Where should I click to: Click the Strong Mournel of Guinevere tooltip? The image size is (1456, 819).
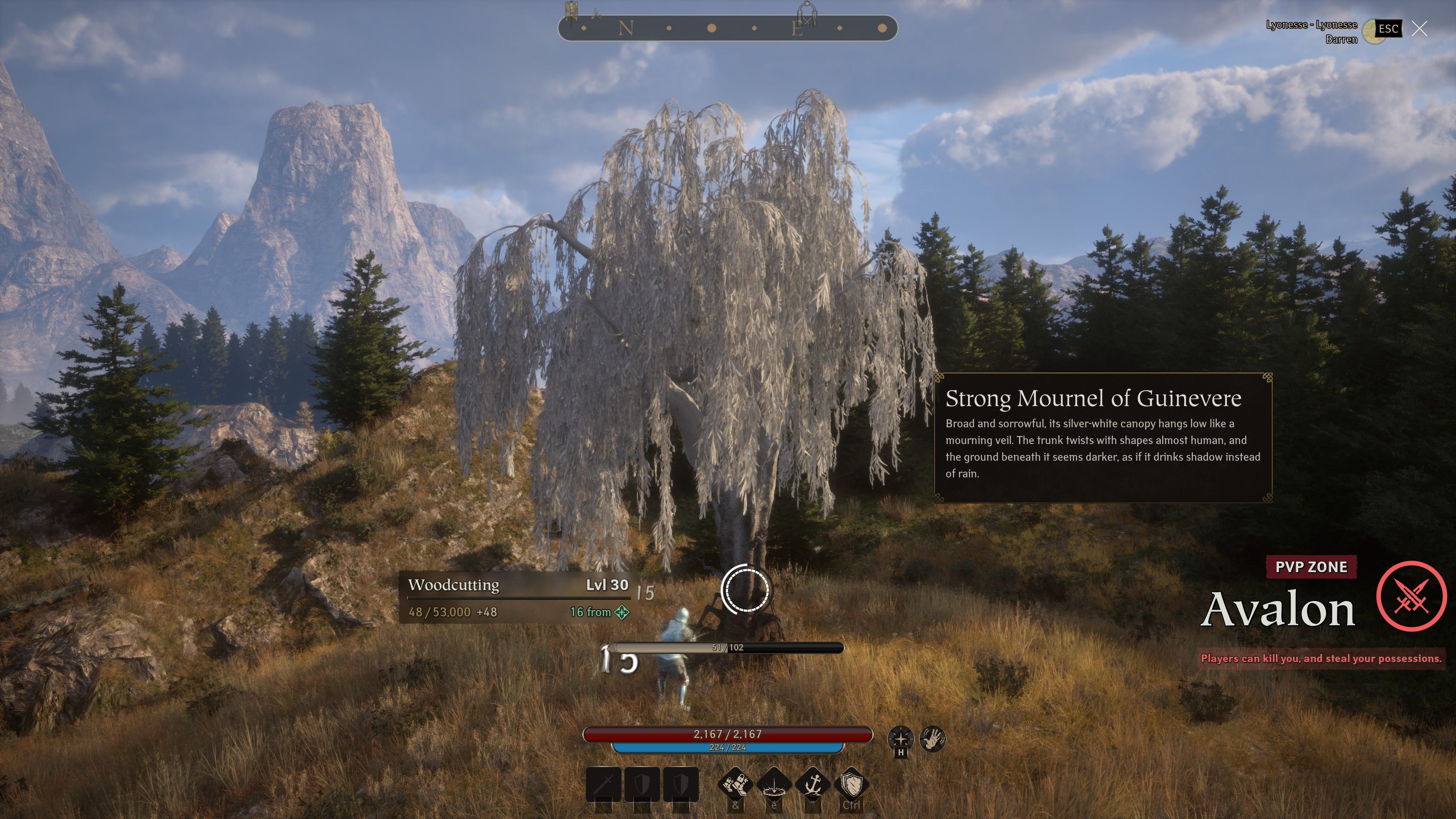[1102, 438]
